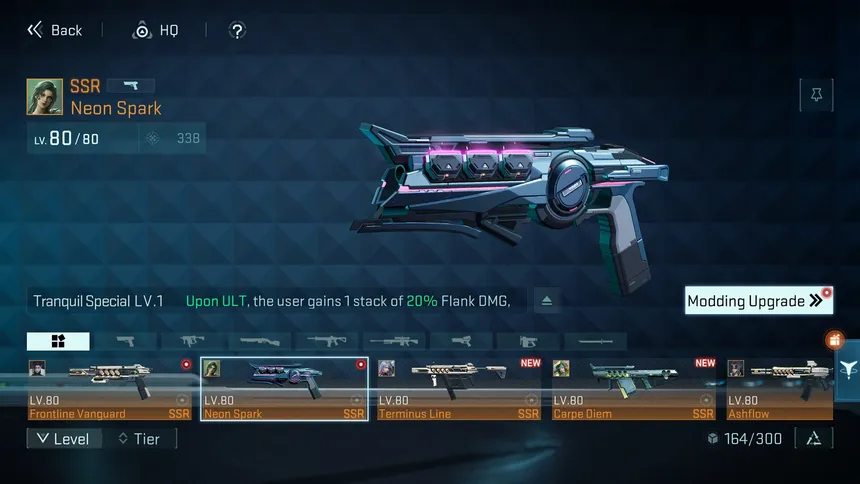Image resolution: width=860 pixels, height=484 pixels.
Task: Sort weapons by Level
Action: (x=64, y=438)
